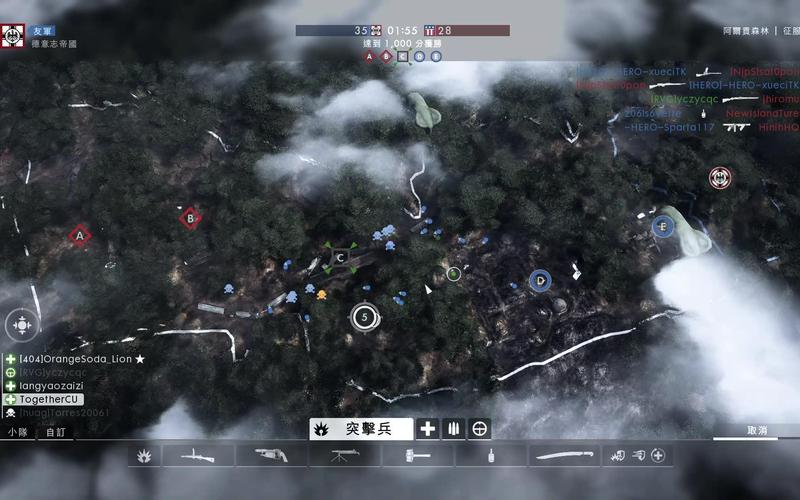This screenshot has height=500, width=800.
Task: Click the 取消 cancel button
Action: pyautogui.click(x=757, y=431)
